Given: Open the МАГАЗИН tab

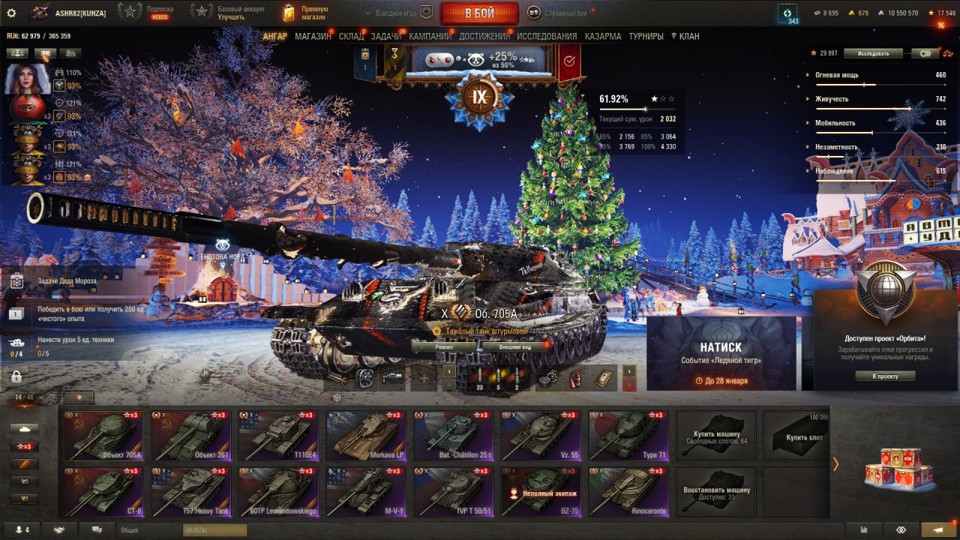Looking at the screenshot, I should (313, 36).
